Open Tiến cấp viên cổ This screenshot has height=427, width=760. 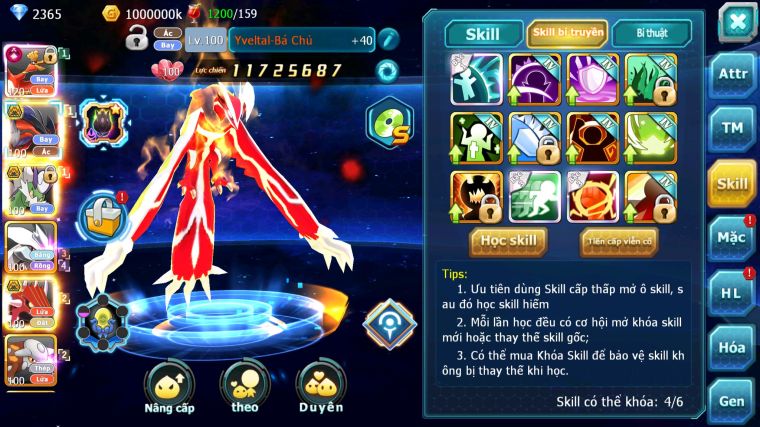pos(619,240)
